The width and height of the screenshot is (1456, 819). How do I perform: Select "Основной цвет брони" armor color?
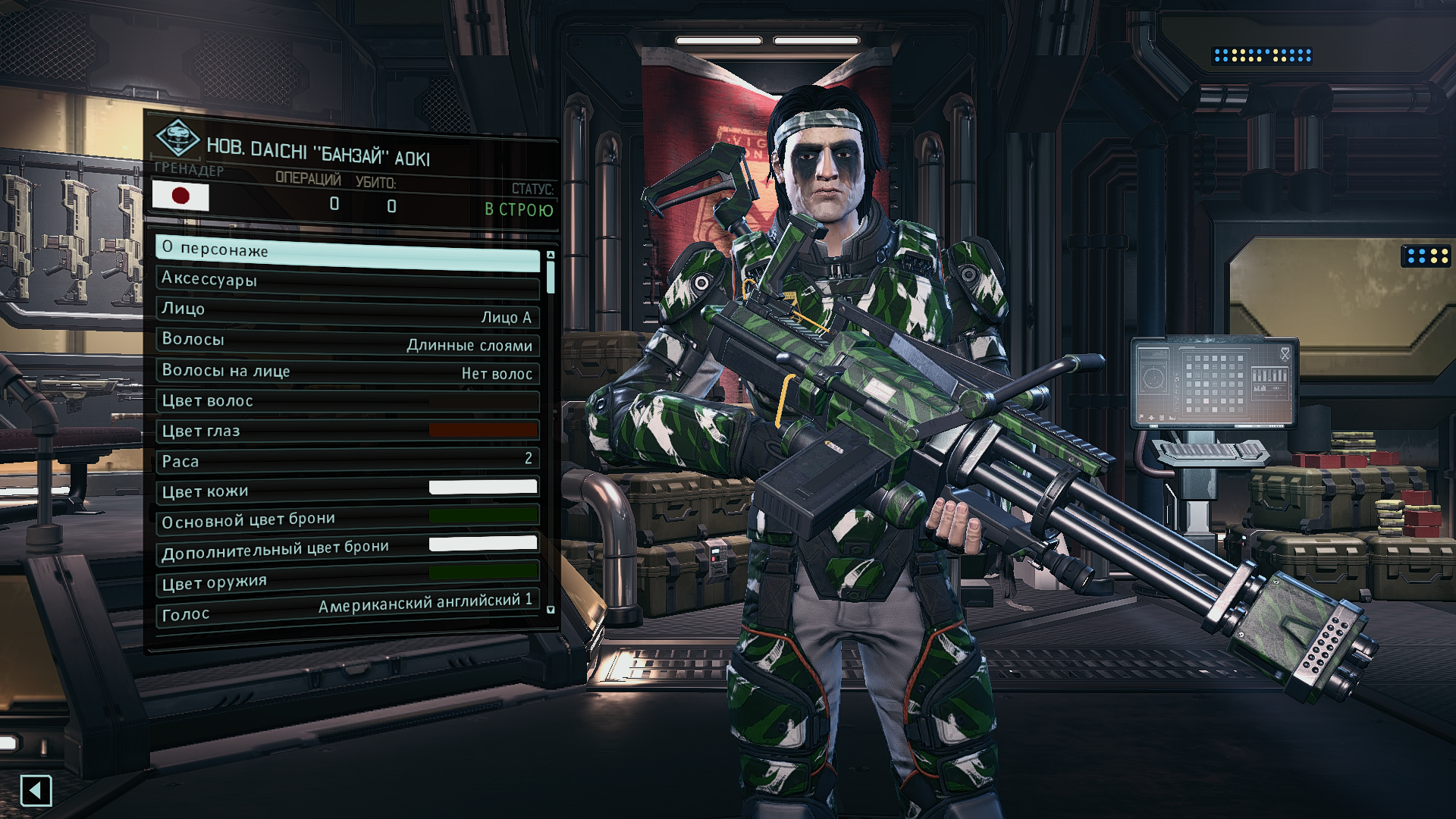[347, 519]
